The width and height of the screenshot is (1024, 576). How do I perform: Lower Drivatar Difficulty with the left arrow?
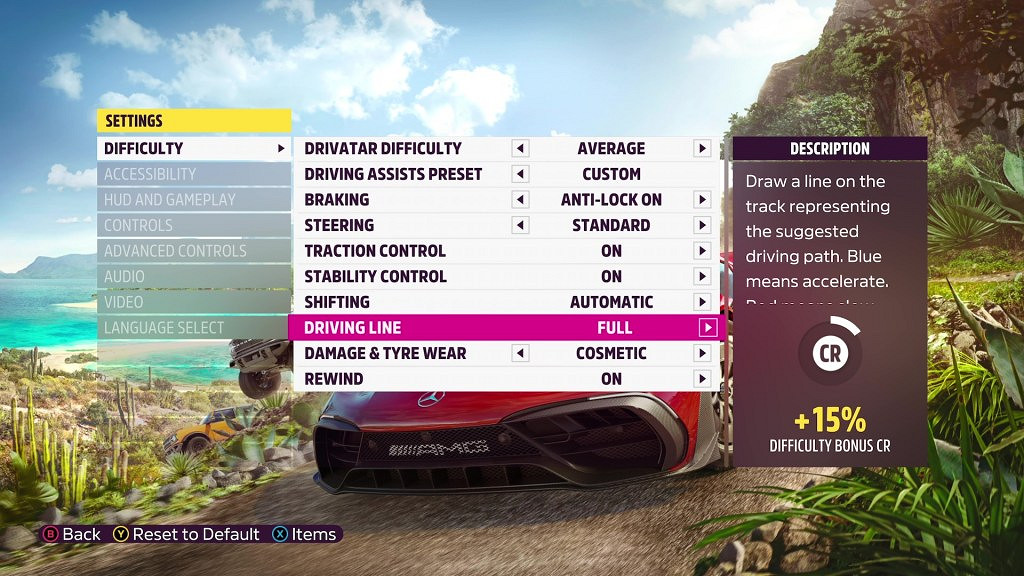click(x=520, y=149)
